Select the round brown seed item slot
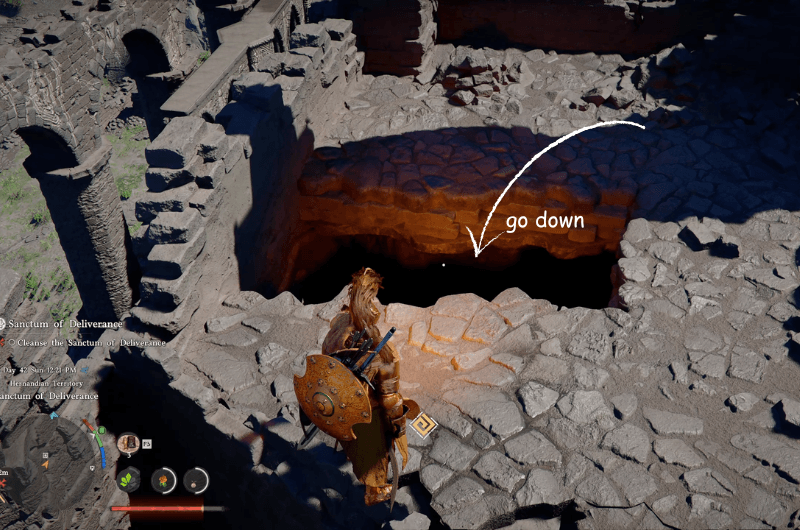The image size is (800, 530). 195,480
